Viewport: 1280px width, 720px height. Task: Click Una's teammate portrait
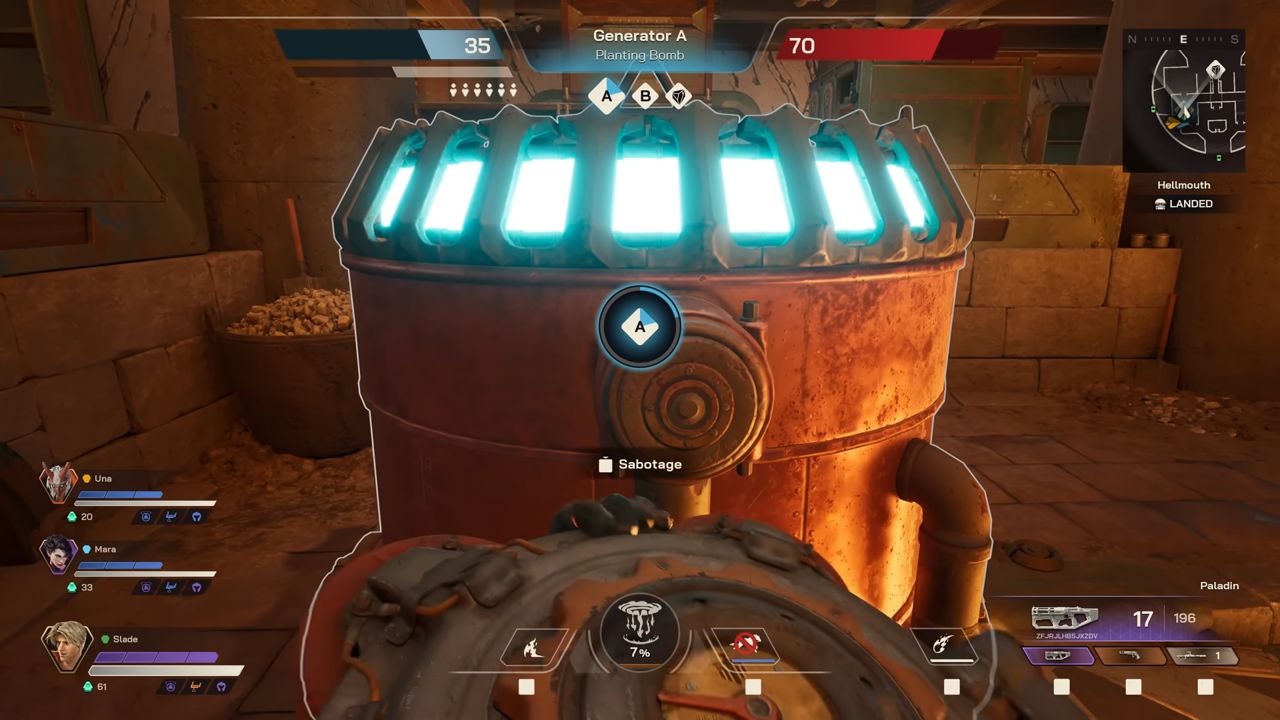pyautogui.click(x=58, y=483)
